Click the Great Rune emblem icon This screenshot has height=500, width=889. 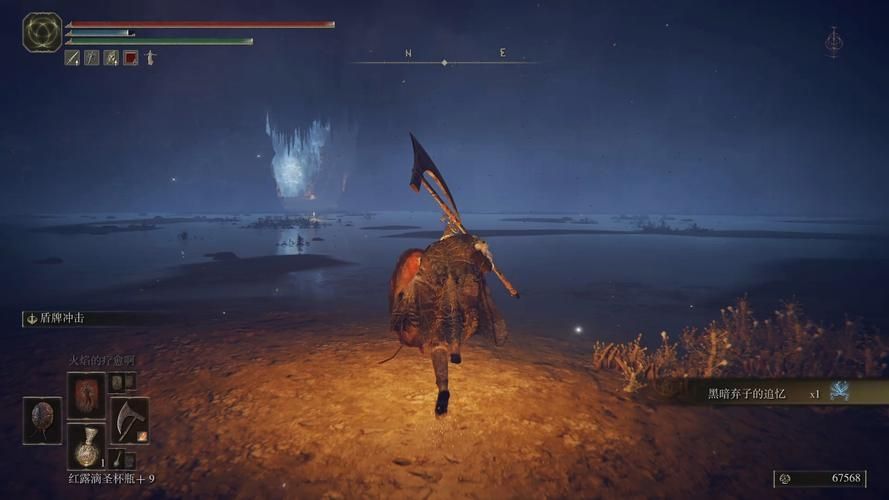pyautogui.click(x=42, y=32)
